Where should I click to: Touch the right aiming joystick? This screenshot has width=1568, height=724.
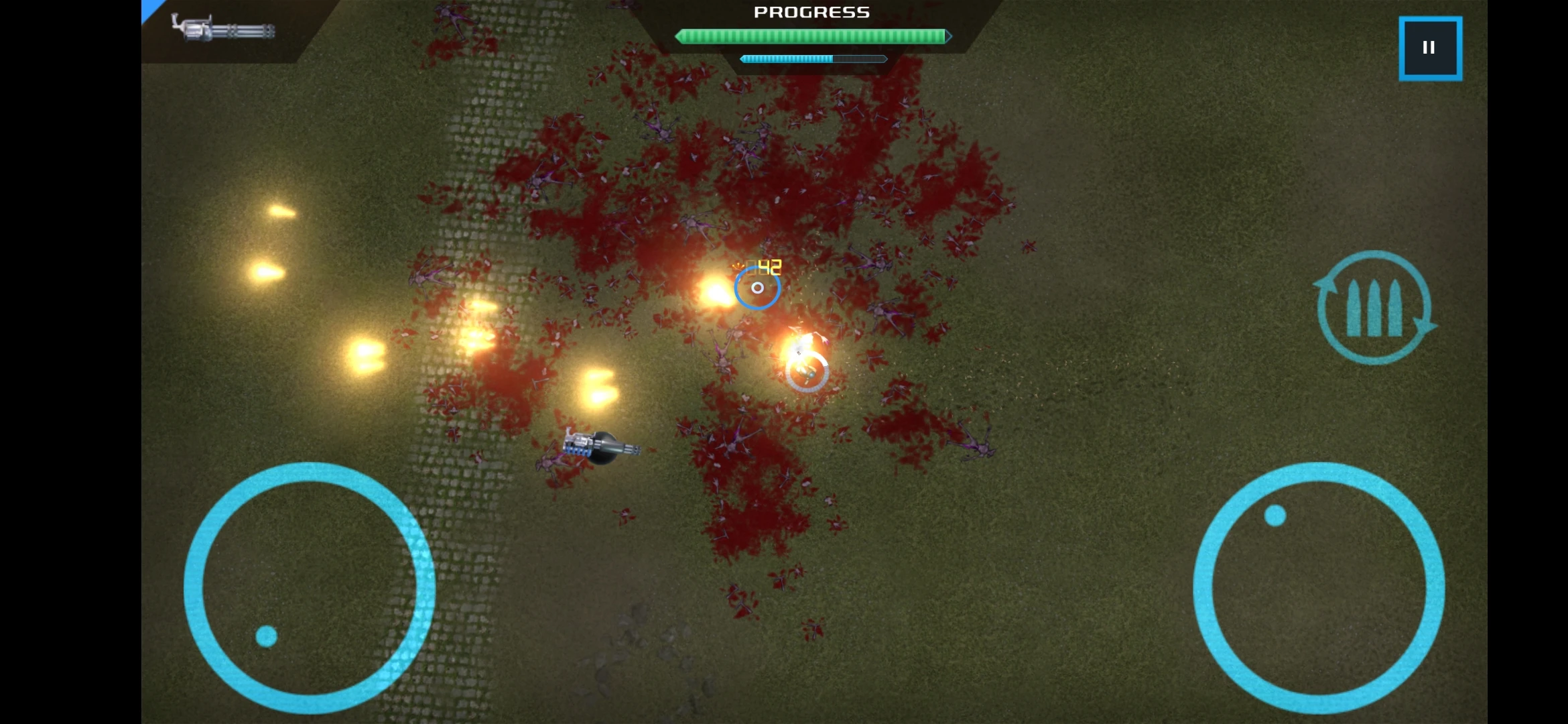pos(1318,588)
